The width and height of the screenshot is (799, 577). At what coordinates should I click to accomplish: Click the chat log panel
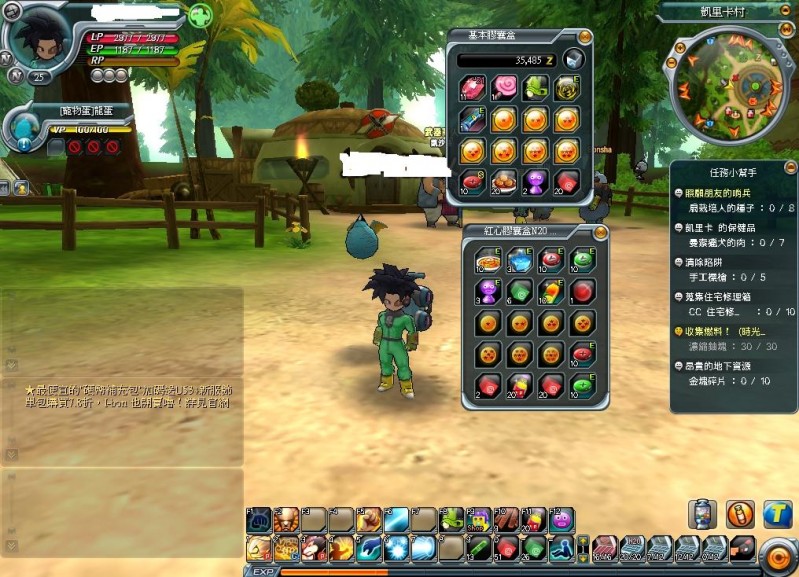[x=122, y=400]
